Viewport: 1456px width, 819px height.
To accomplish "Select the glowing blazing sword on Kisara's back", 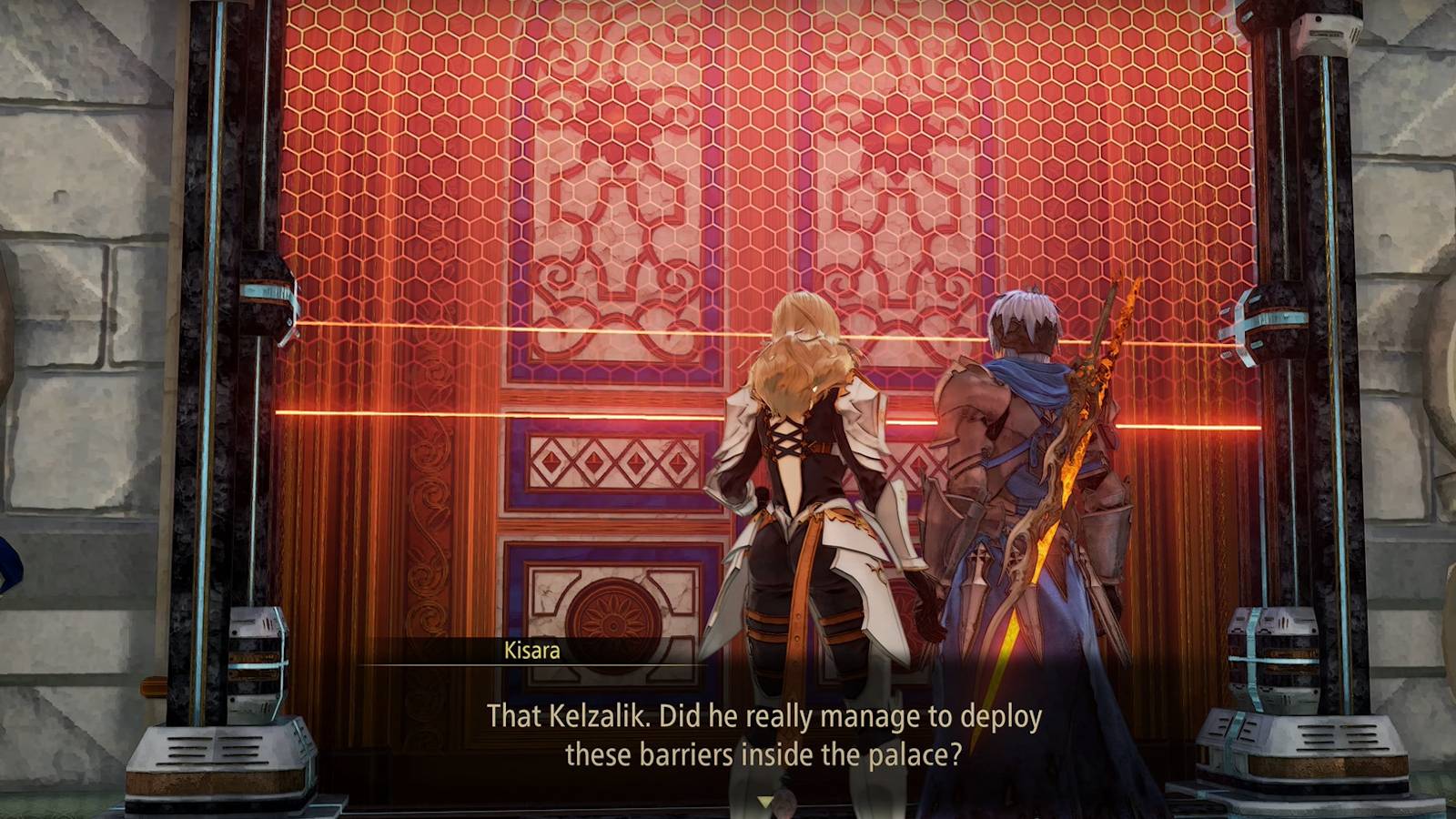I will (x=1074, y=437).
